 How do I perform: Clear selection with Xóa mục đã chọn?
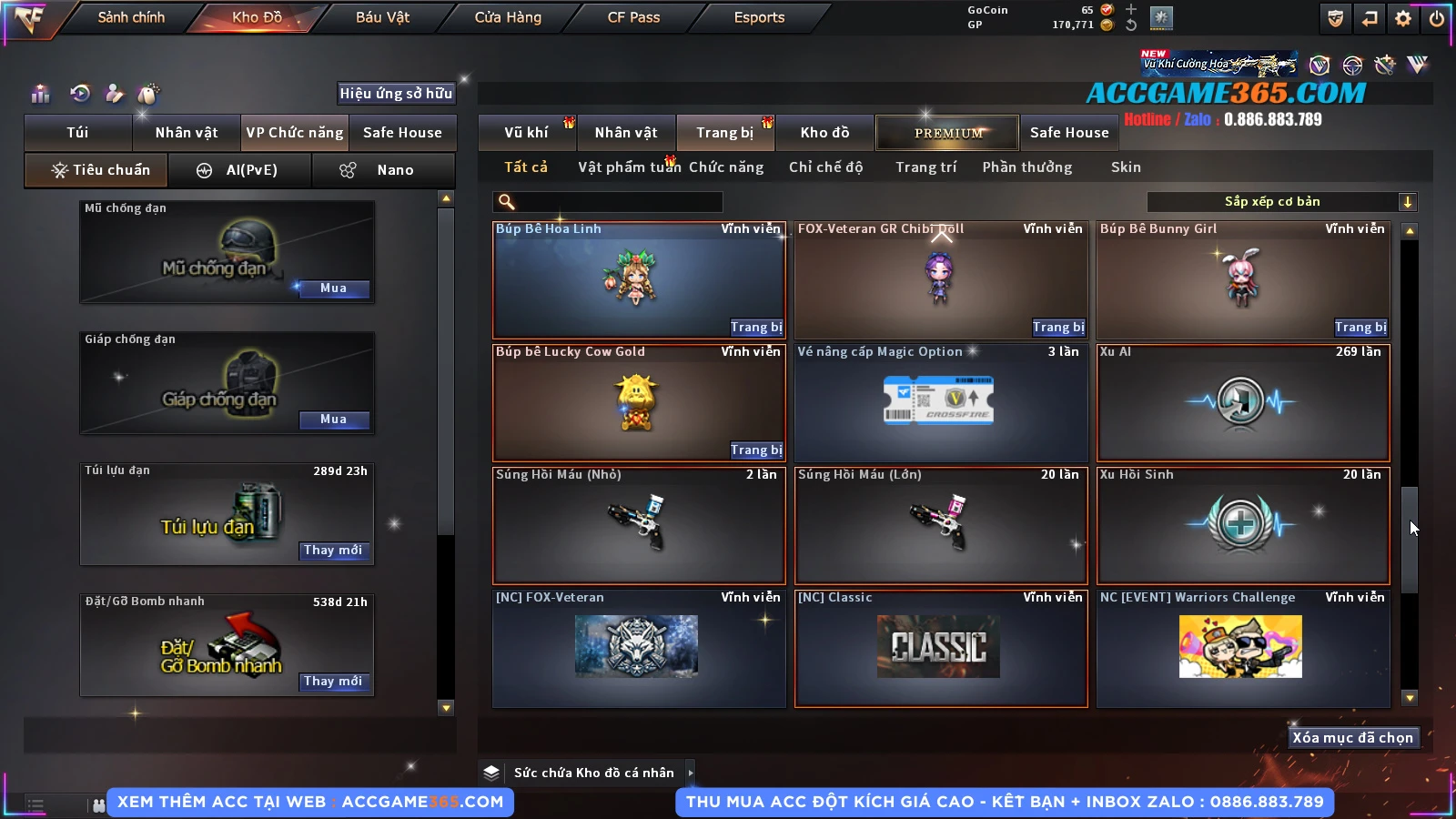[1352, 738]
